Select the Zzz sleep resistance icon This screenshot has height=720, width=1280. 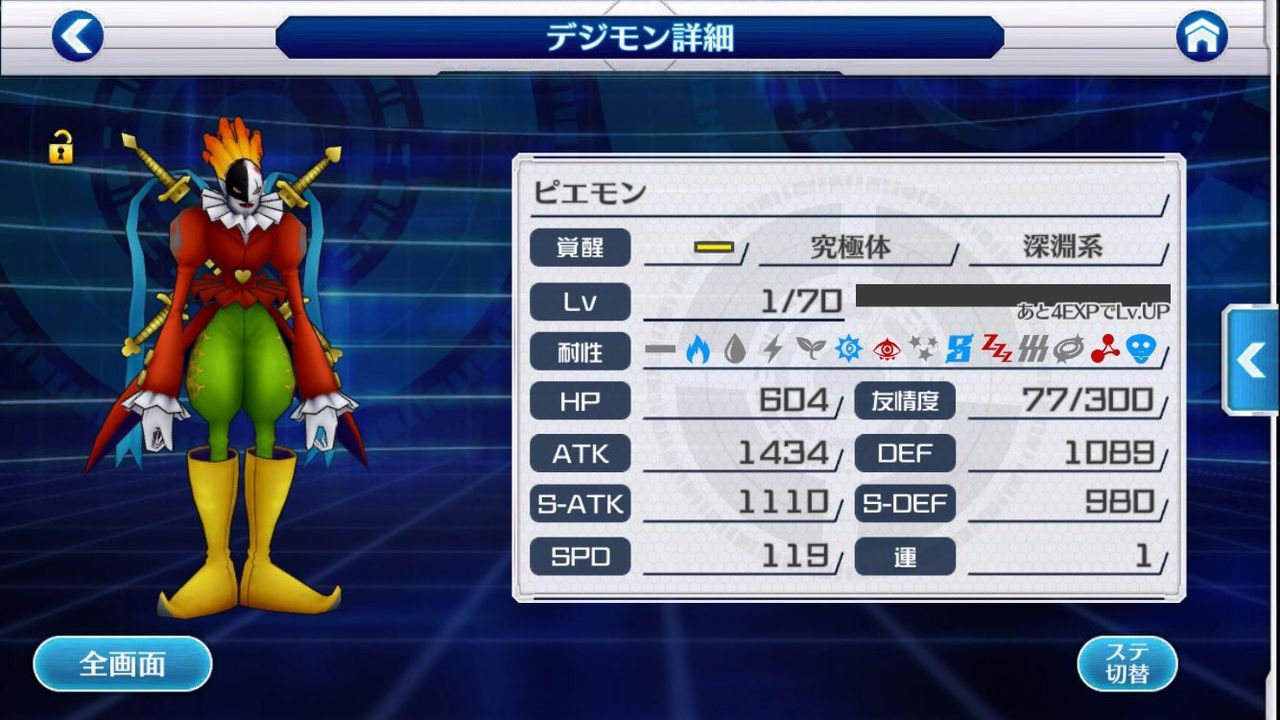pyautogui.click(x=997, y=348)
